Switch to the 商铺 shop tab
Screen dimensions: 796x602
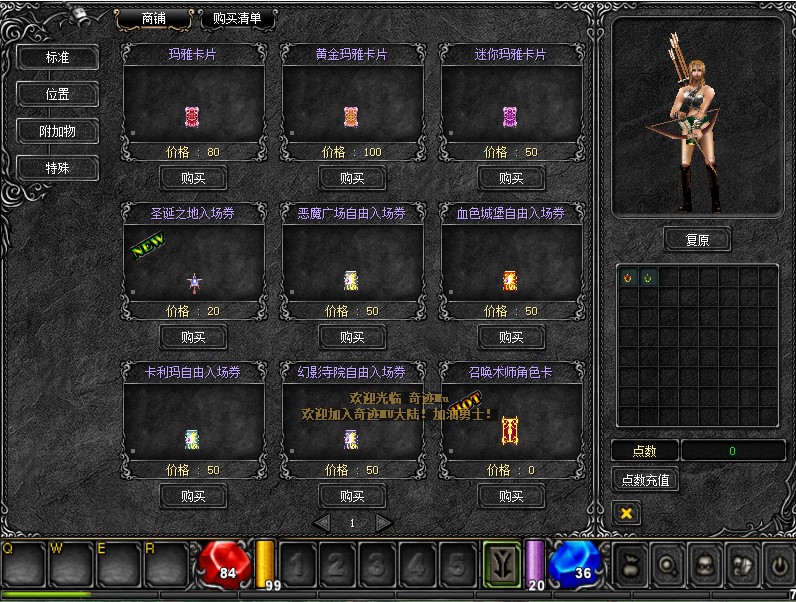pyautogui.click(x=154, y=18)
